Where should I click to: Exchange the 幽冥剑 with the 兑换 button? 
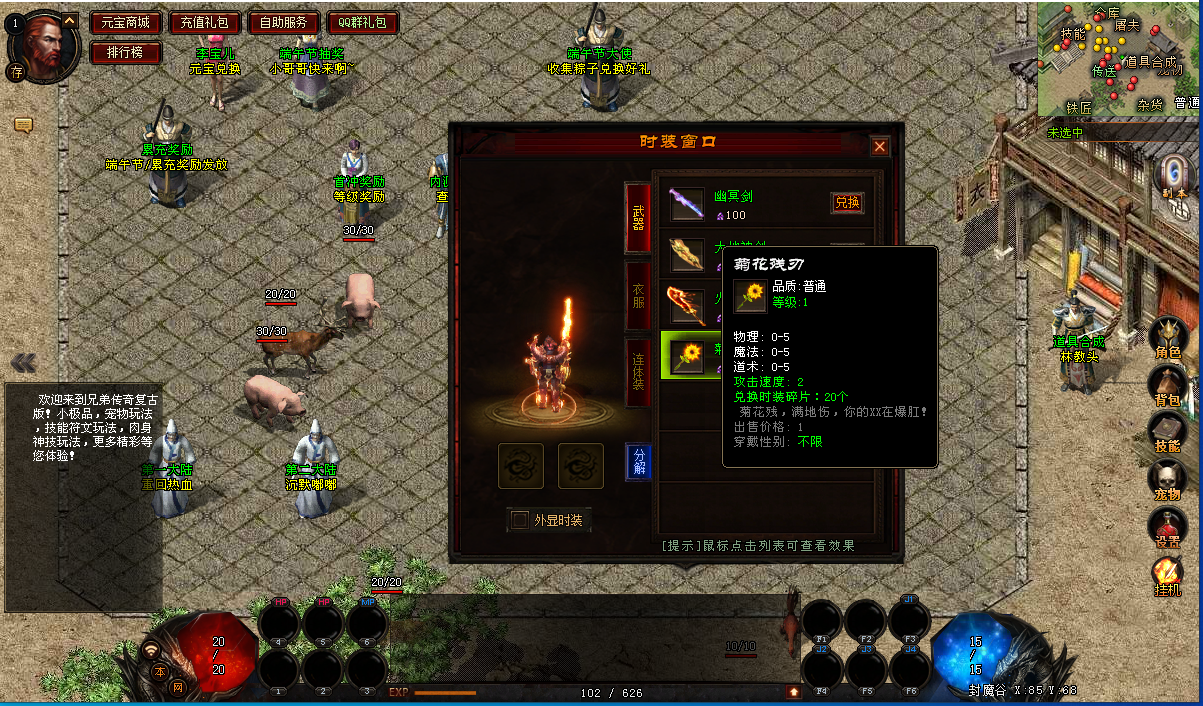pyautogui.click(x=847, y=202)
